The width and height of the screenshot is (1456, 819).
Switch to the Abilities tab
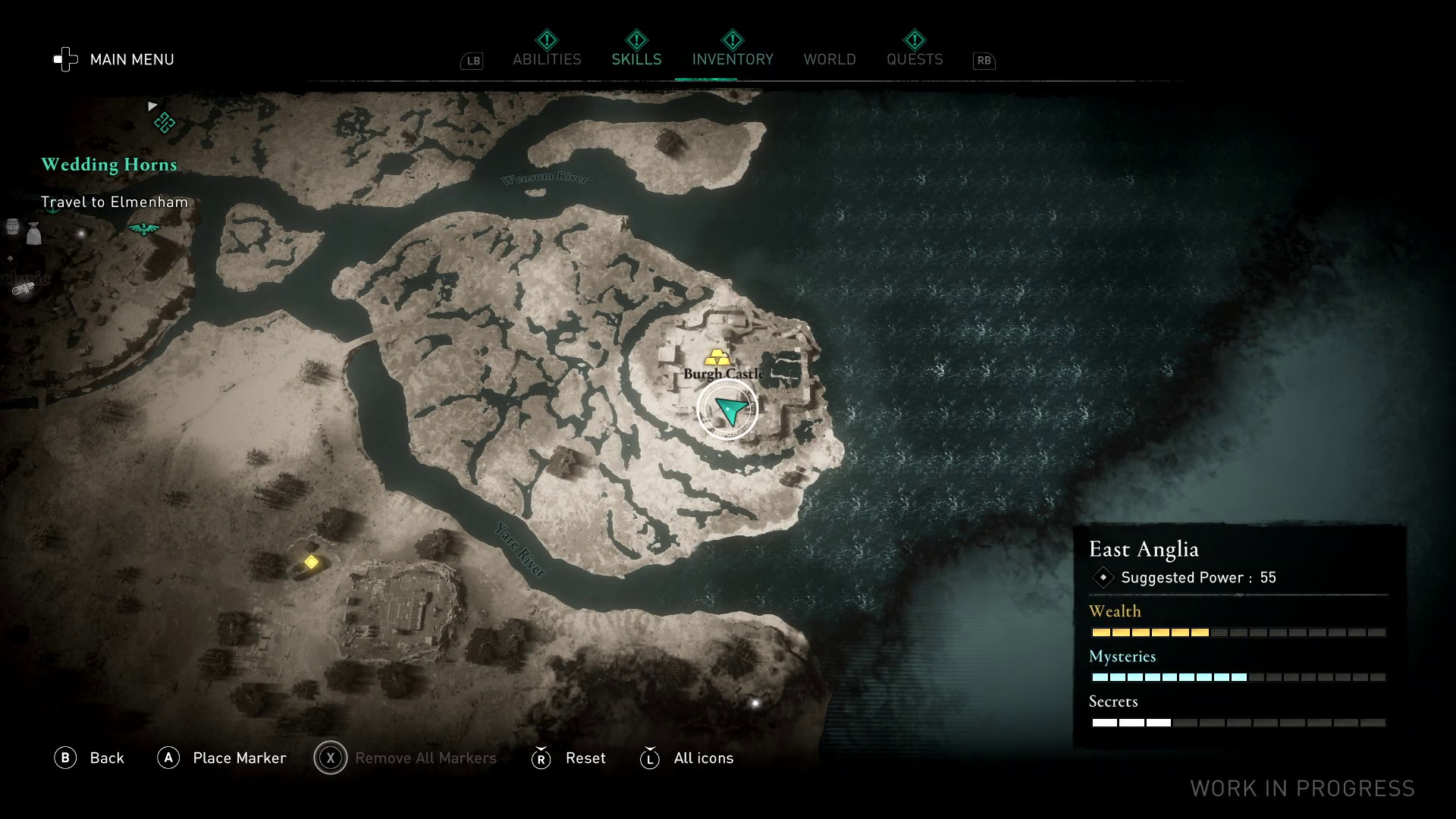[x=547, y=59]
